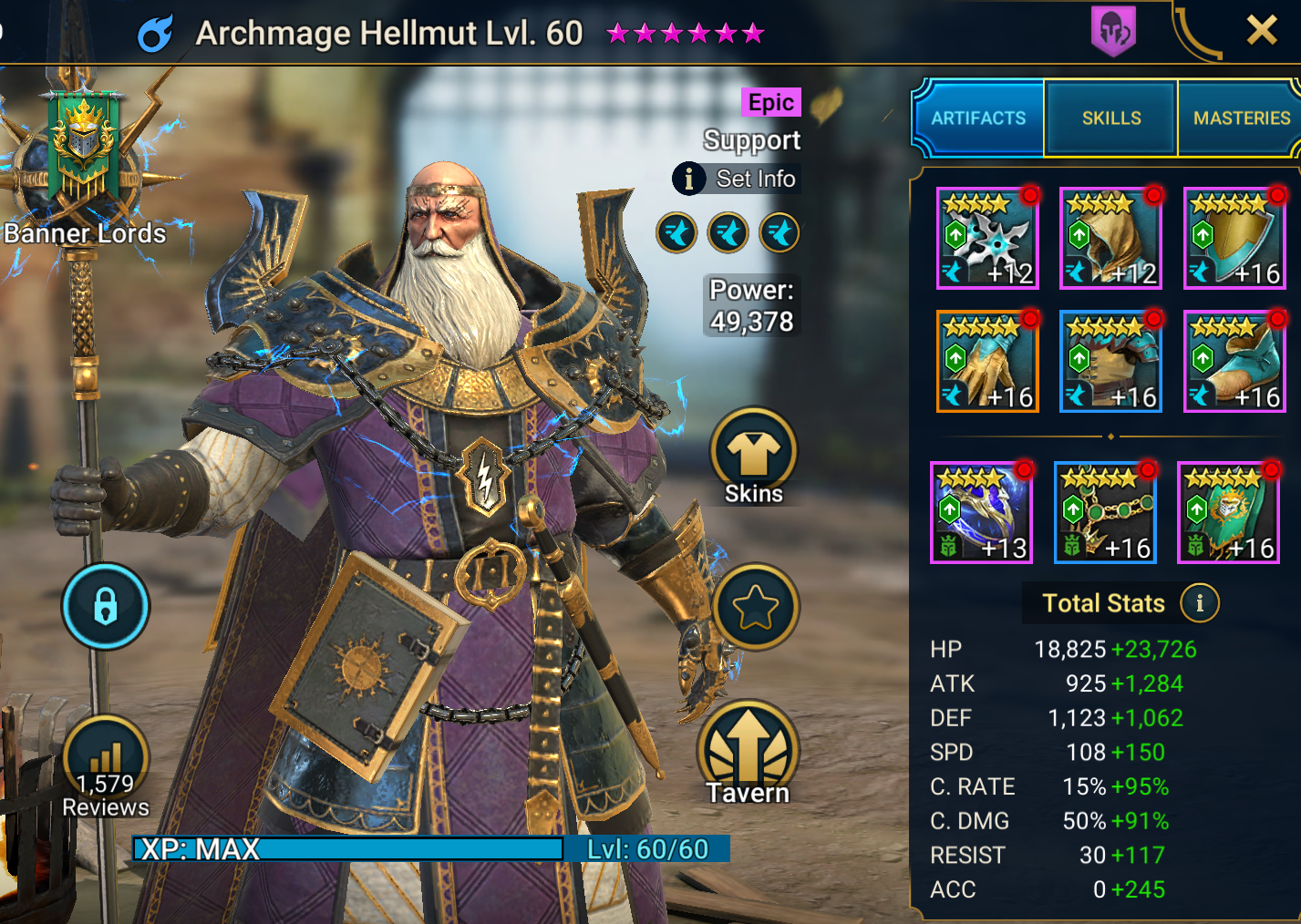Inspect the equipped amulet accessory

point(1105,512)
